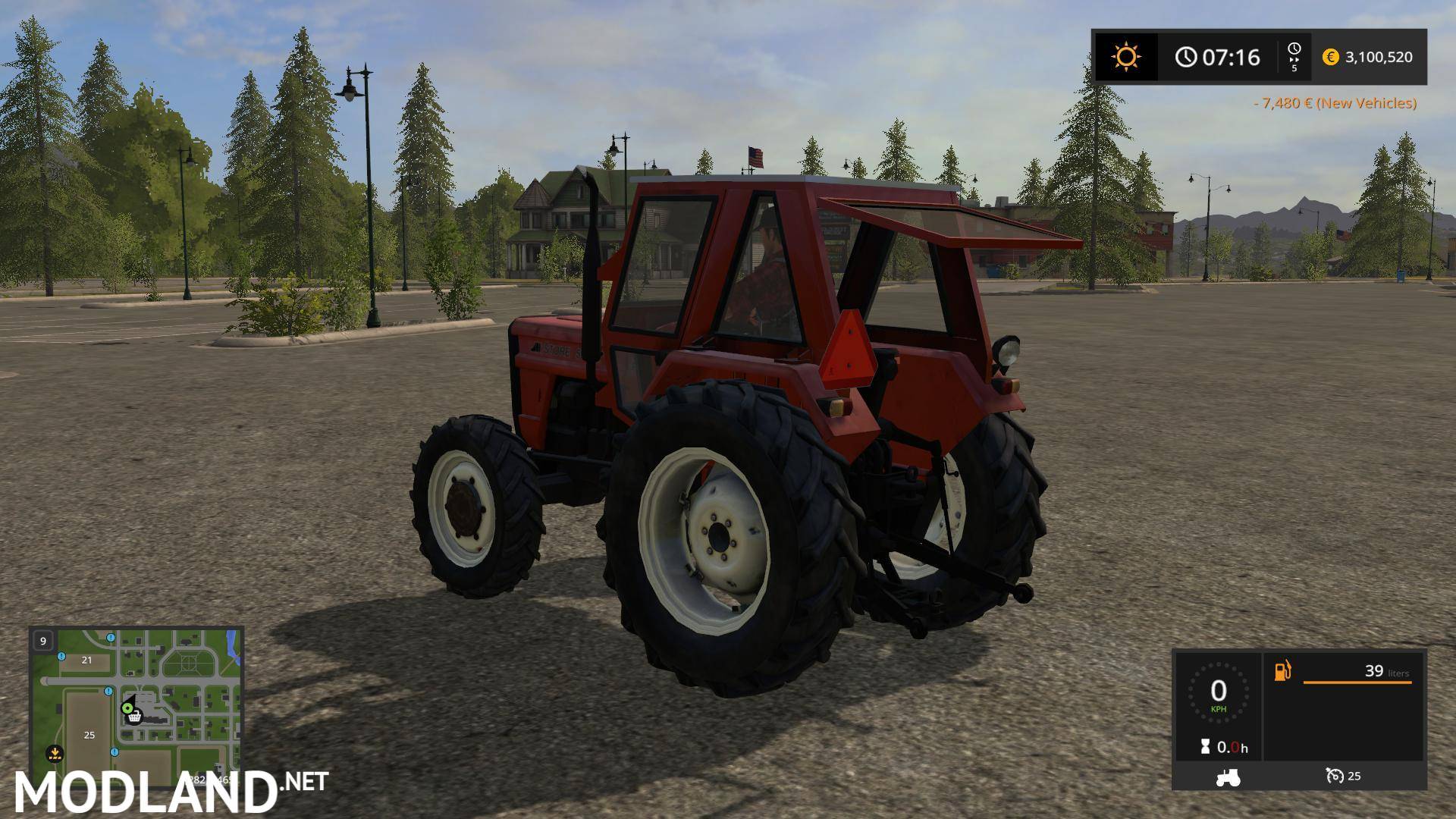The image size is (1456, 819).
Task: Toggle the time acceleration speed control
Action: (x=1294, y=56)
